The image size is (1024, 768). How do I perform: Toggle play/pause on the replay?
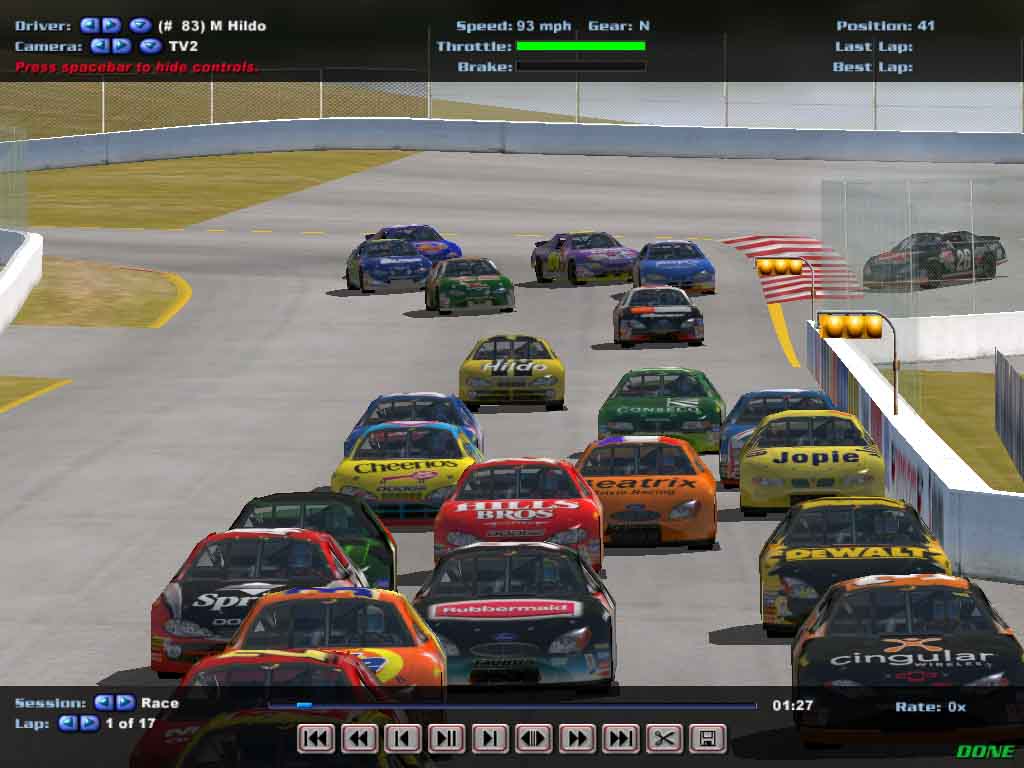click(x=447, y=739)
